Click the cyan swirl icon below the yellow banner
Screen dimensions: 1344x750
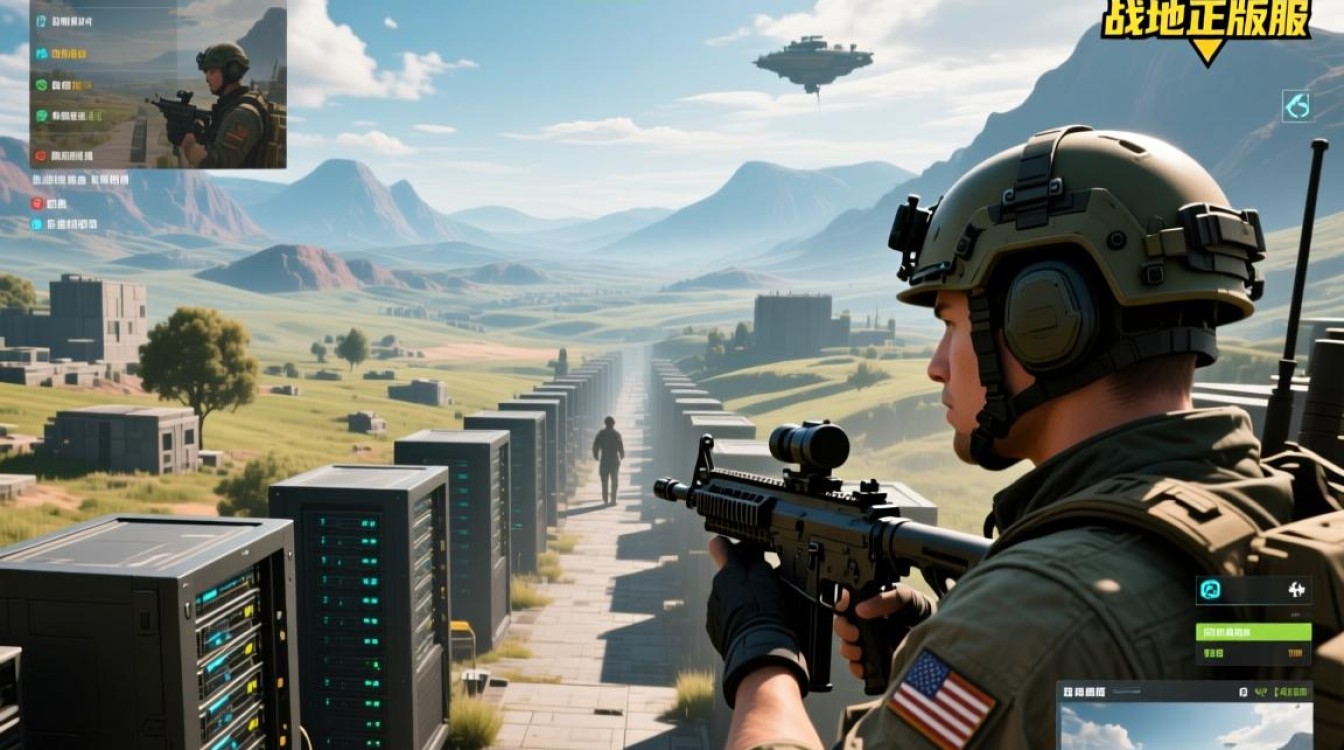click(1296, 106)
